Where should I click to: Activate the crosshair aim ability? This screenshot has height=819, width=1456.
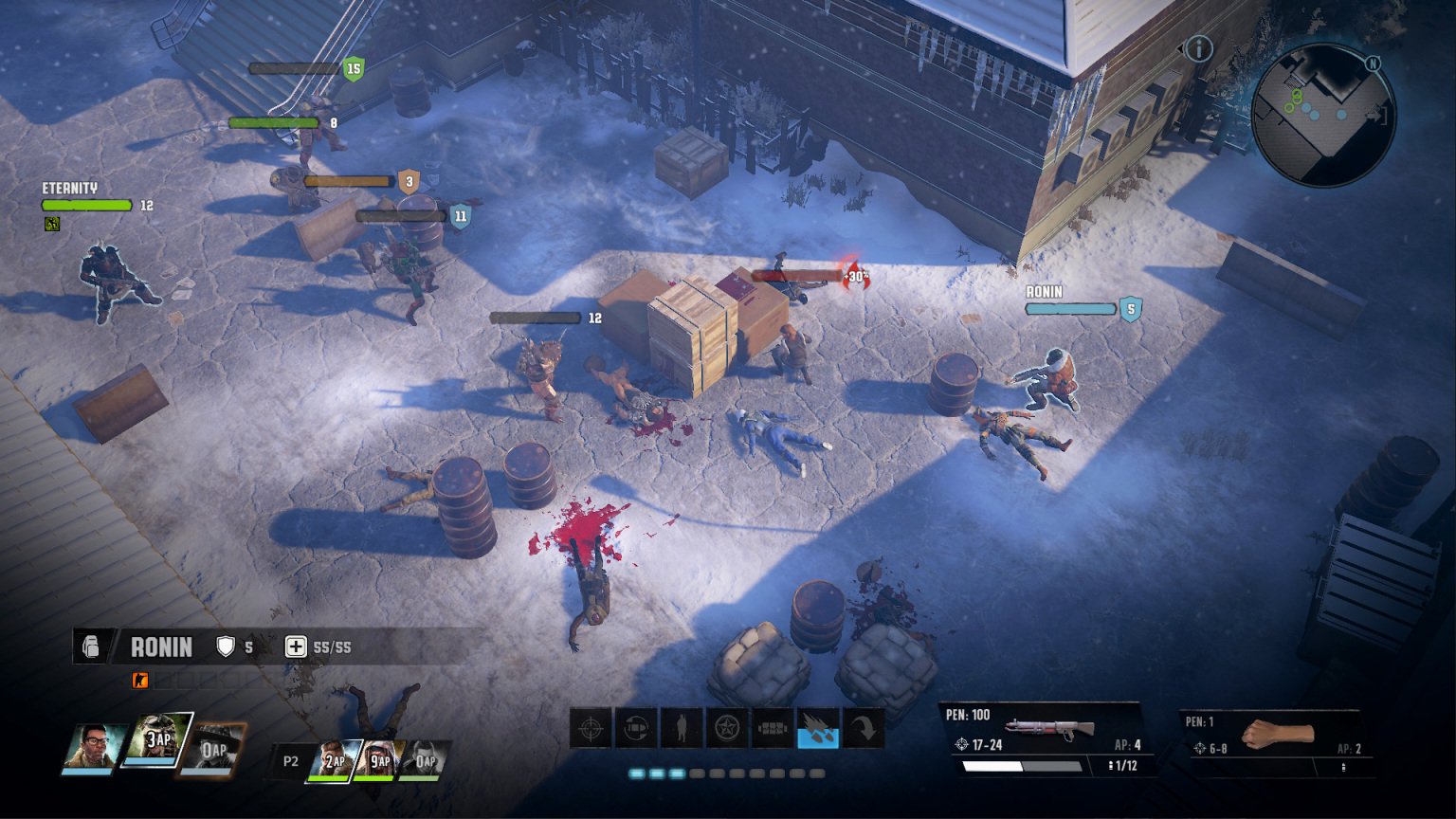point(590,729)
